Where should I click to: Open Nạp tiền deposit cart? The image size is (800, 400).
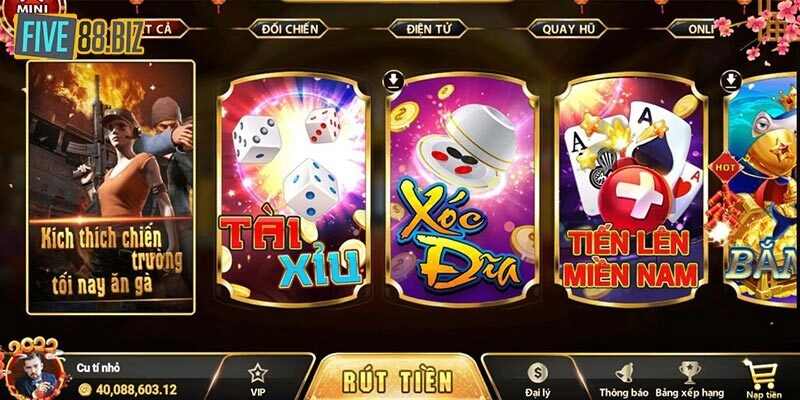click(762, 377)
